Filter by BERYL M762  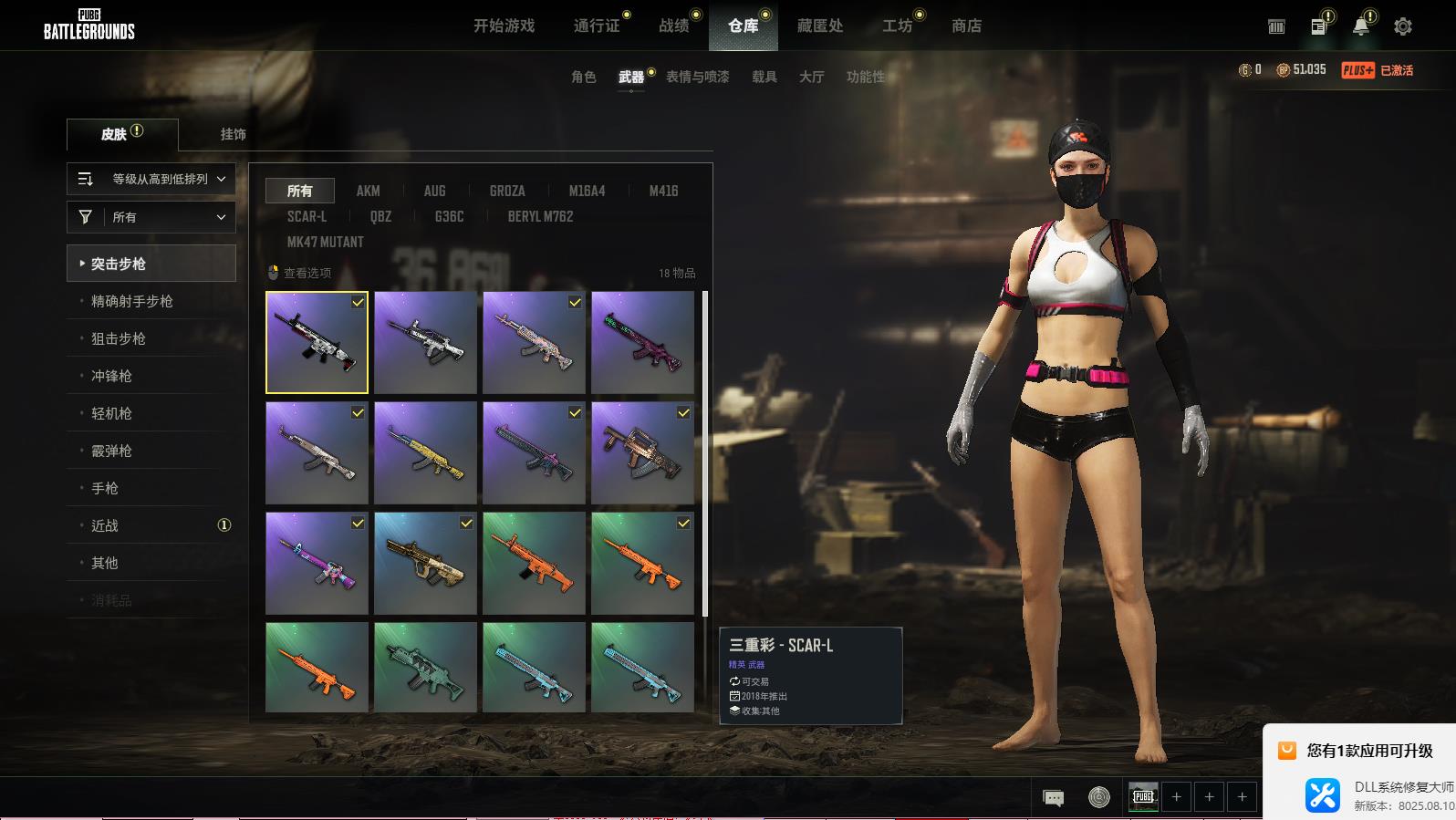coord(540,216)
